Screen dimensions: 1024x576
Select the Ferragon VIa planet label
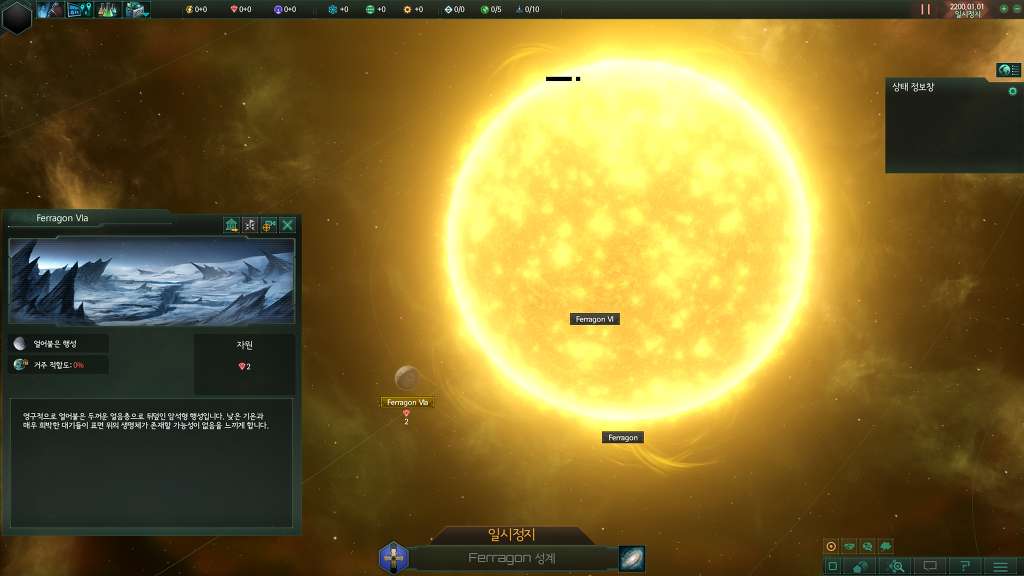click(x=407, y=402)
